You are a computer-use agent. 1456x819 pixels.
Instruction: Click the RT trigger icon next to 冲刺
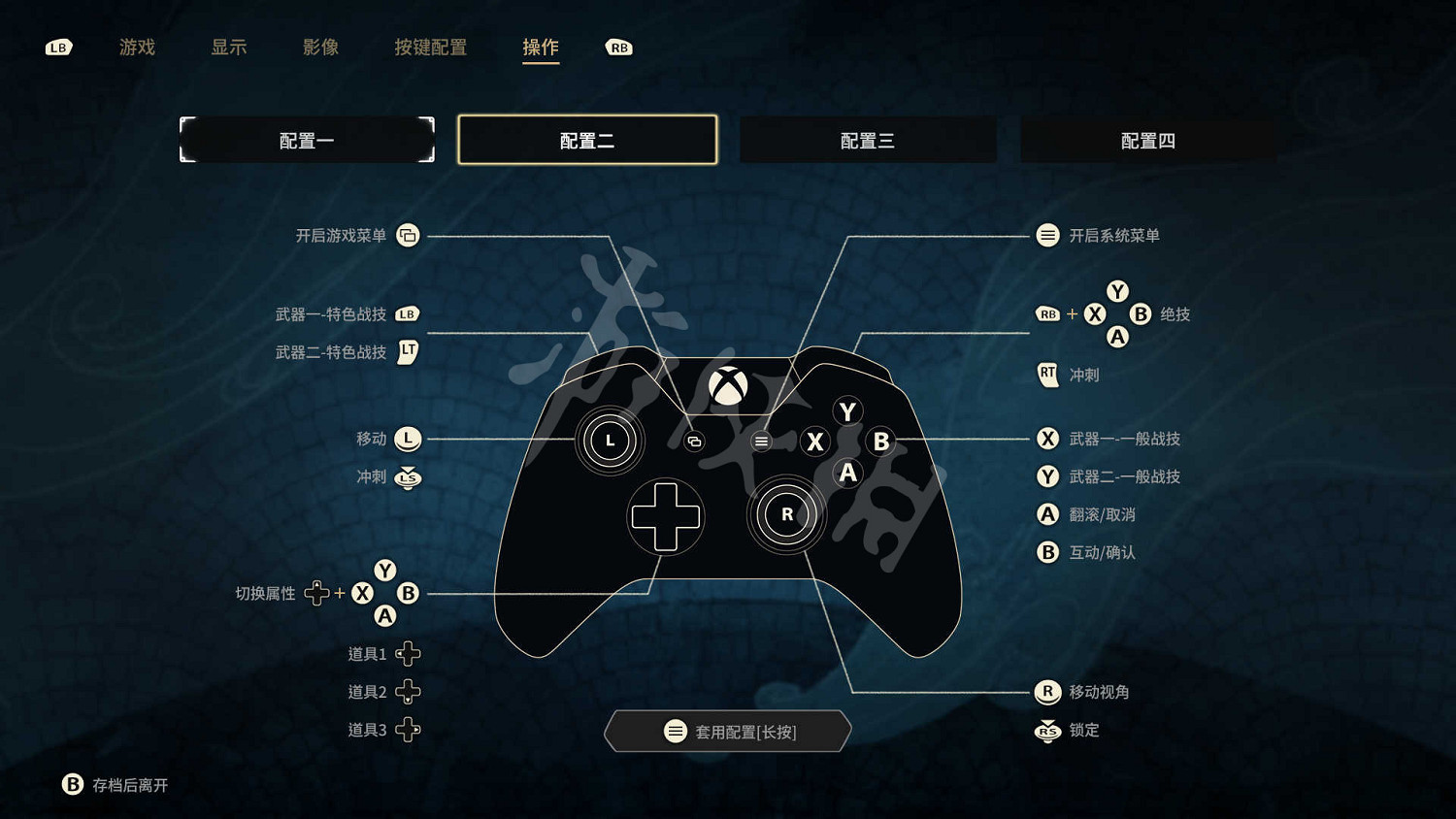pyautogui.click(x=1047, y=375)
